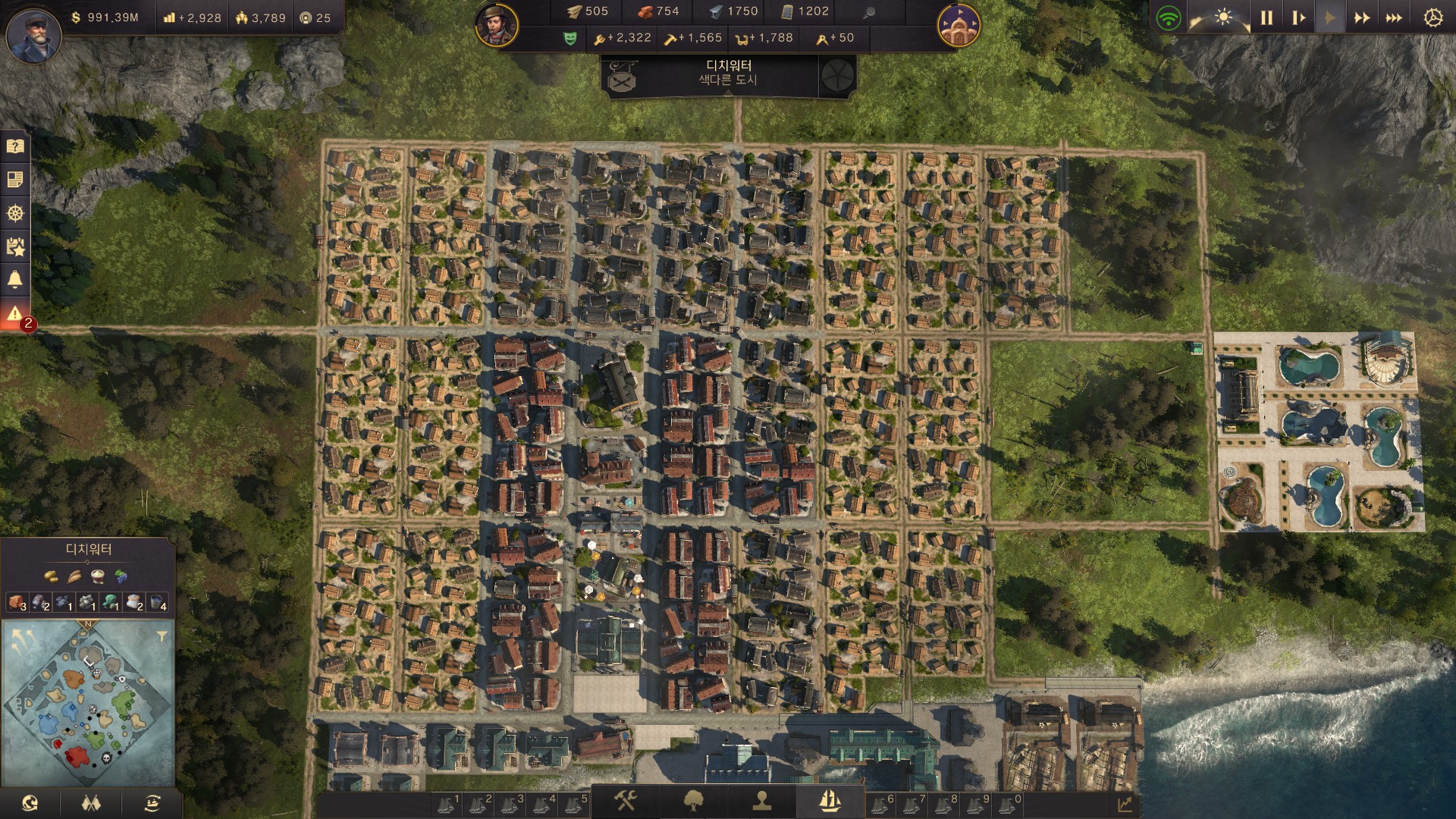Switch to world map globe view

(30, 803)
